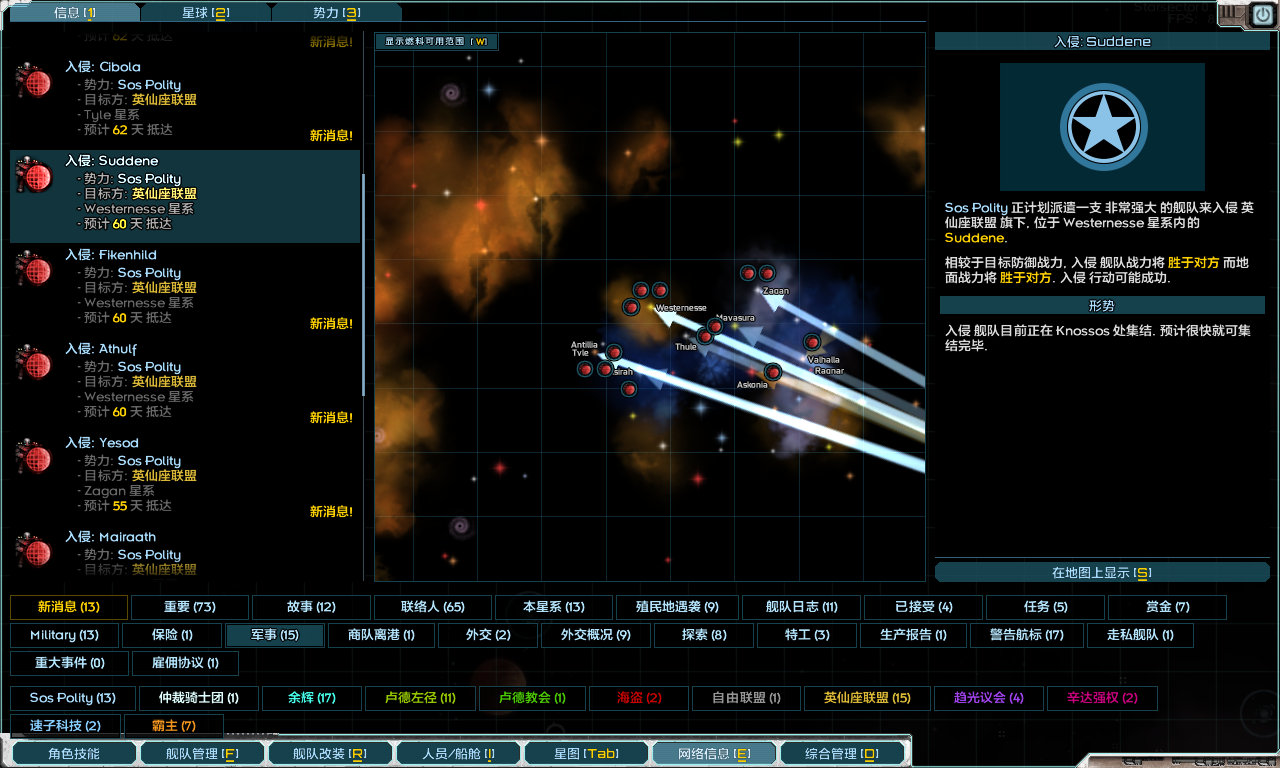Viewport: 1280px width, 768px height.
Task: Click the red invasion icon beside 入侵: Cibola
Action: pyautogui.click(x=34, y=84)
